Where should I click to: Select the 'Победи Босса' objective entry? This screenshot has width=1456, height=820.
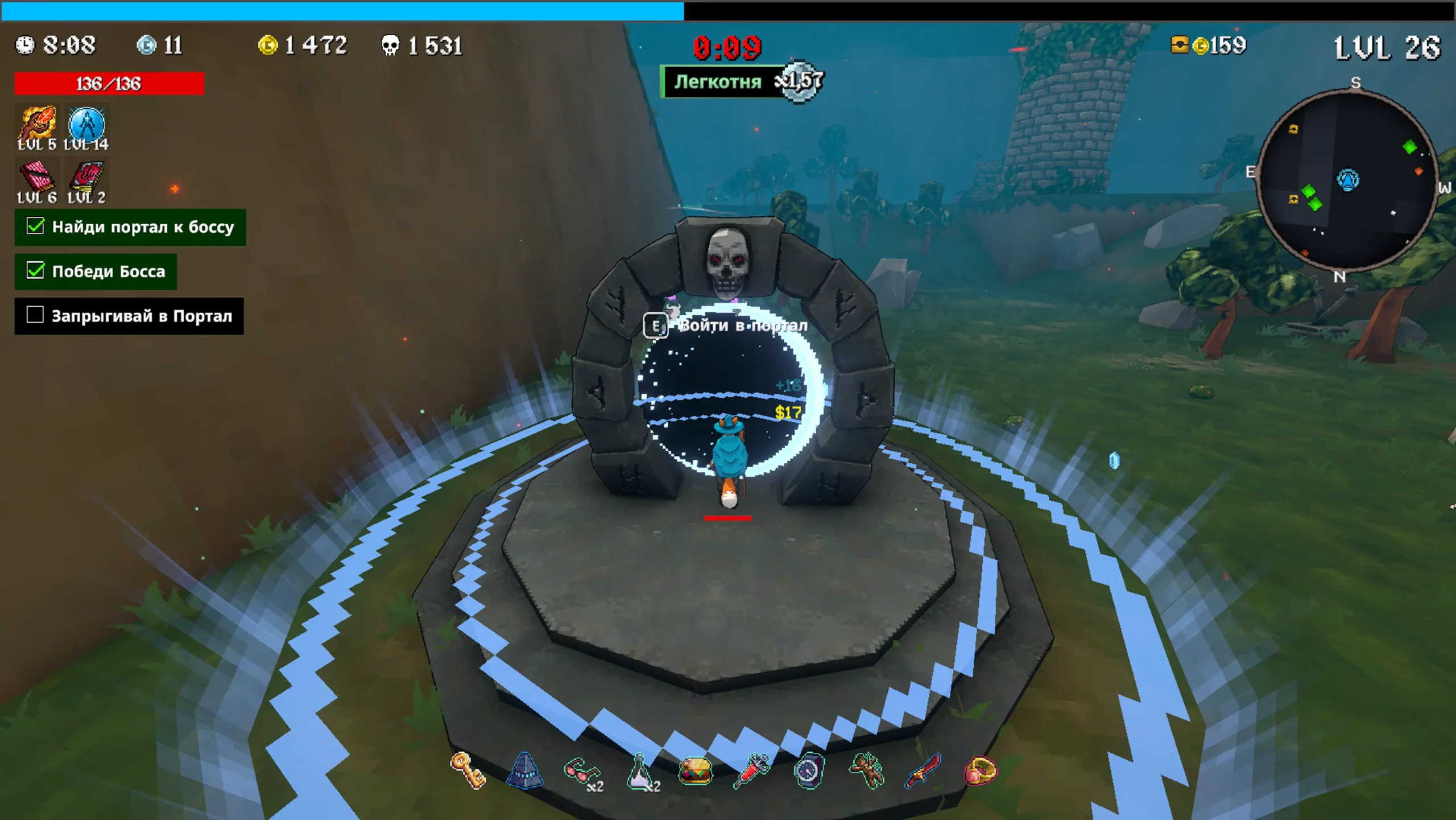tap(96, 271)
